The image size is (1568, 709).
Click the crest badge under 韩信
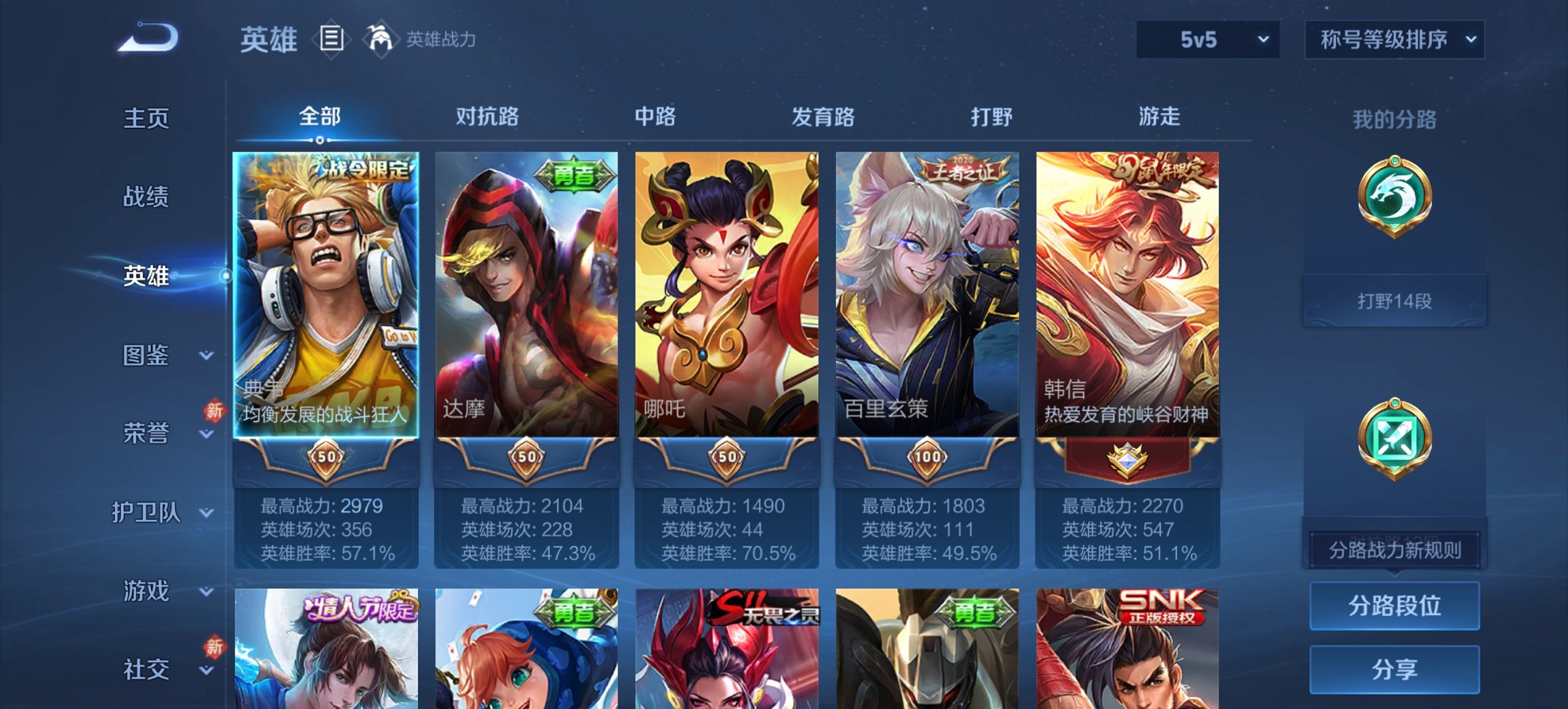point(1127,459)
